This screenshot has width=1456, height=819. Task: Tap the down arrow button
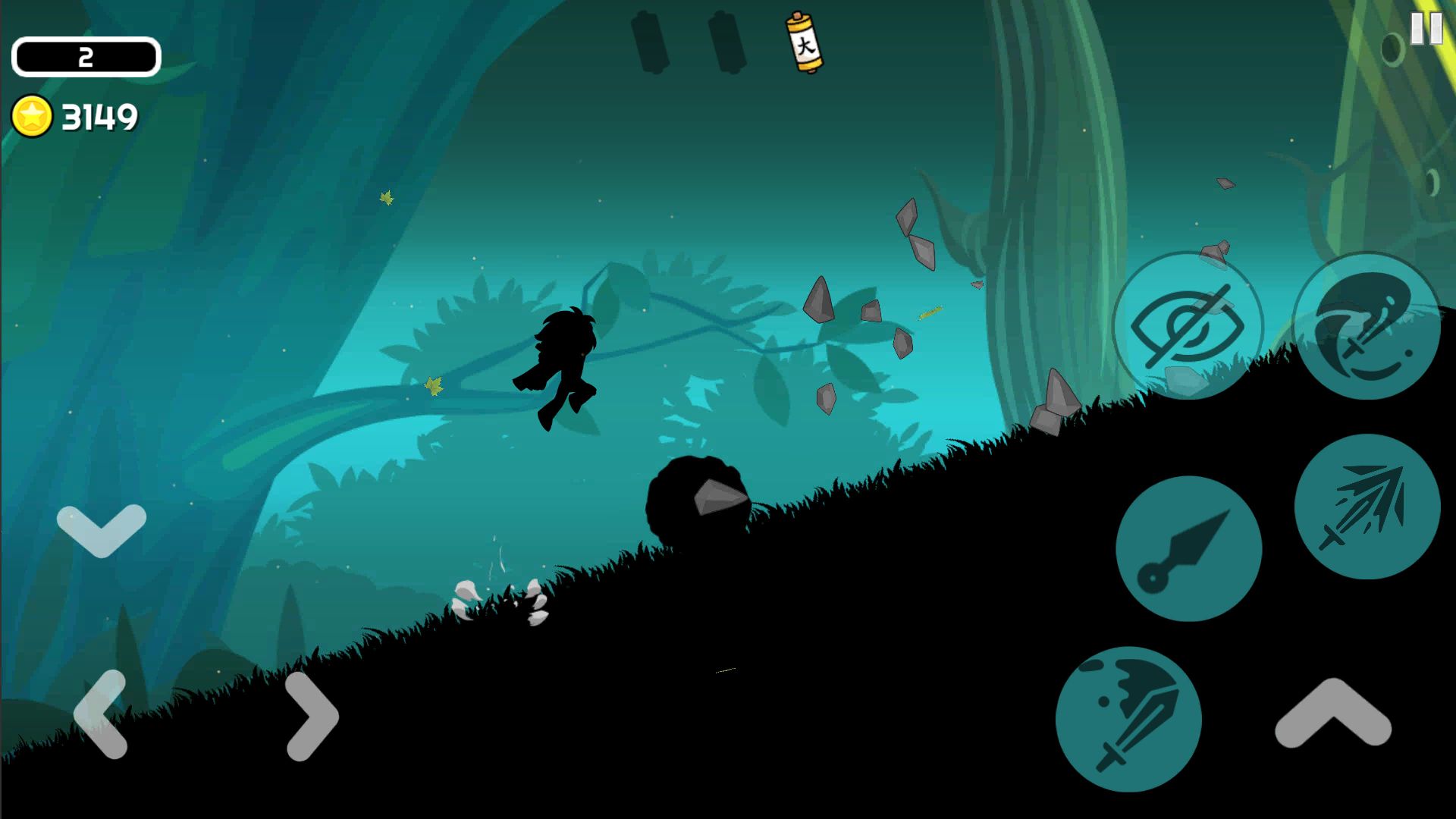102,529
